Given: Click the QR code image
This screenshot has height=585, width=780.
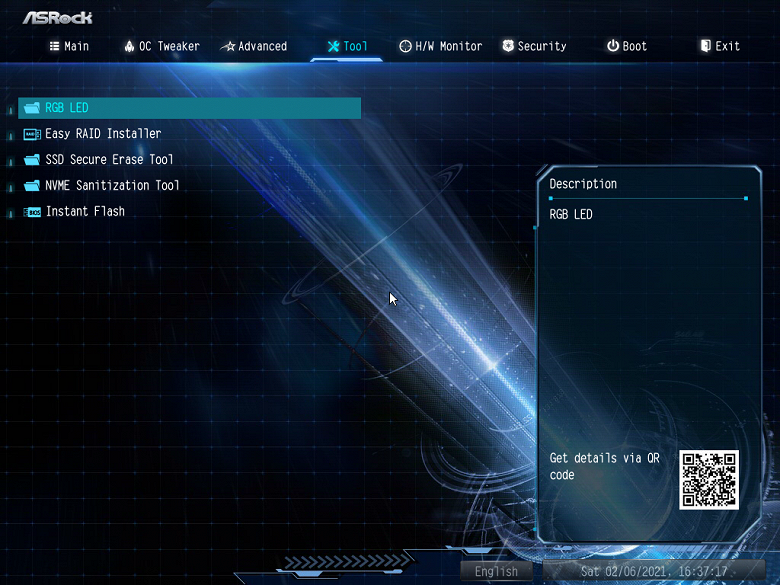Looking at the screenshot, I should [709, 480].
